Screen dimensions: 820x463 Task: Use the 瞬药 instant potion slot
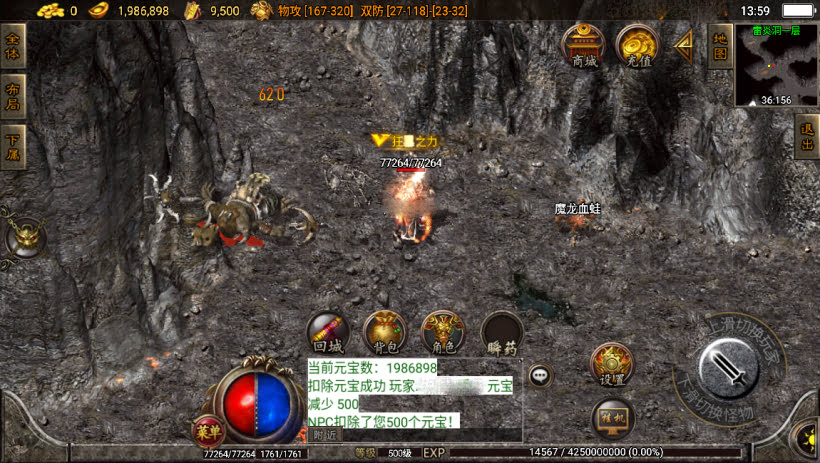coord(502,334)
